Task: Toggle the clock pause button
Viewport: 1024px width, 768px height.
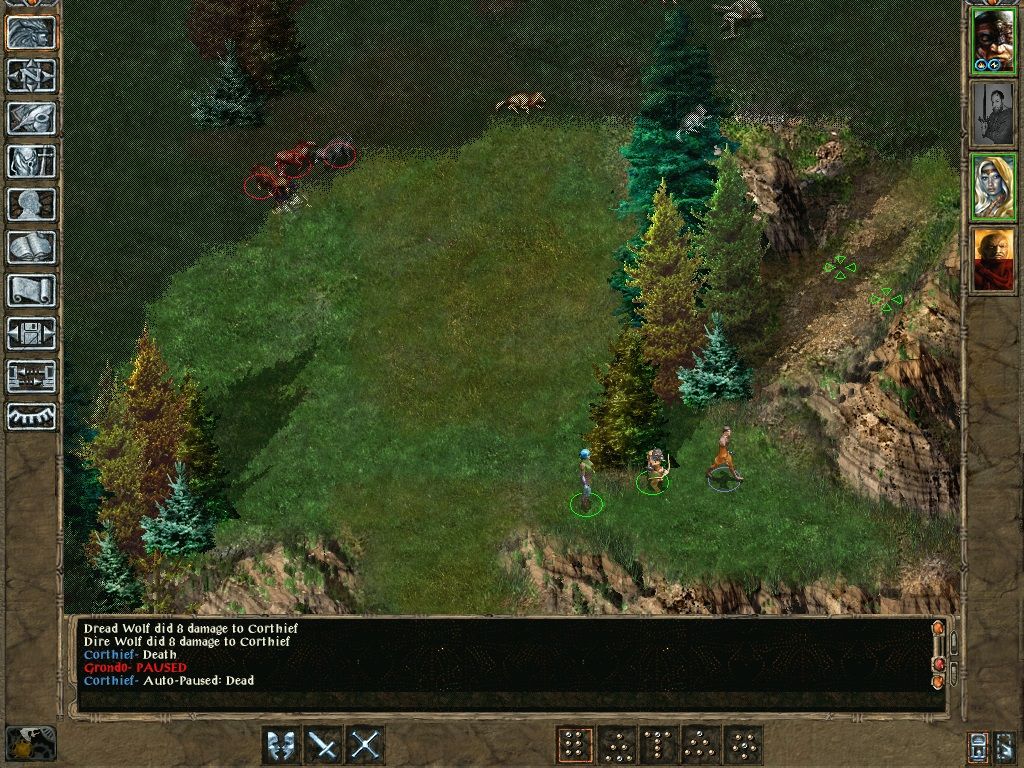Action: pyautogui.click(x=30, y=743)
